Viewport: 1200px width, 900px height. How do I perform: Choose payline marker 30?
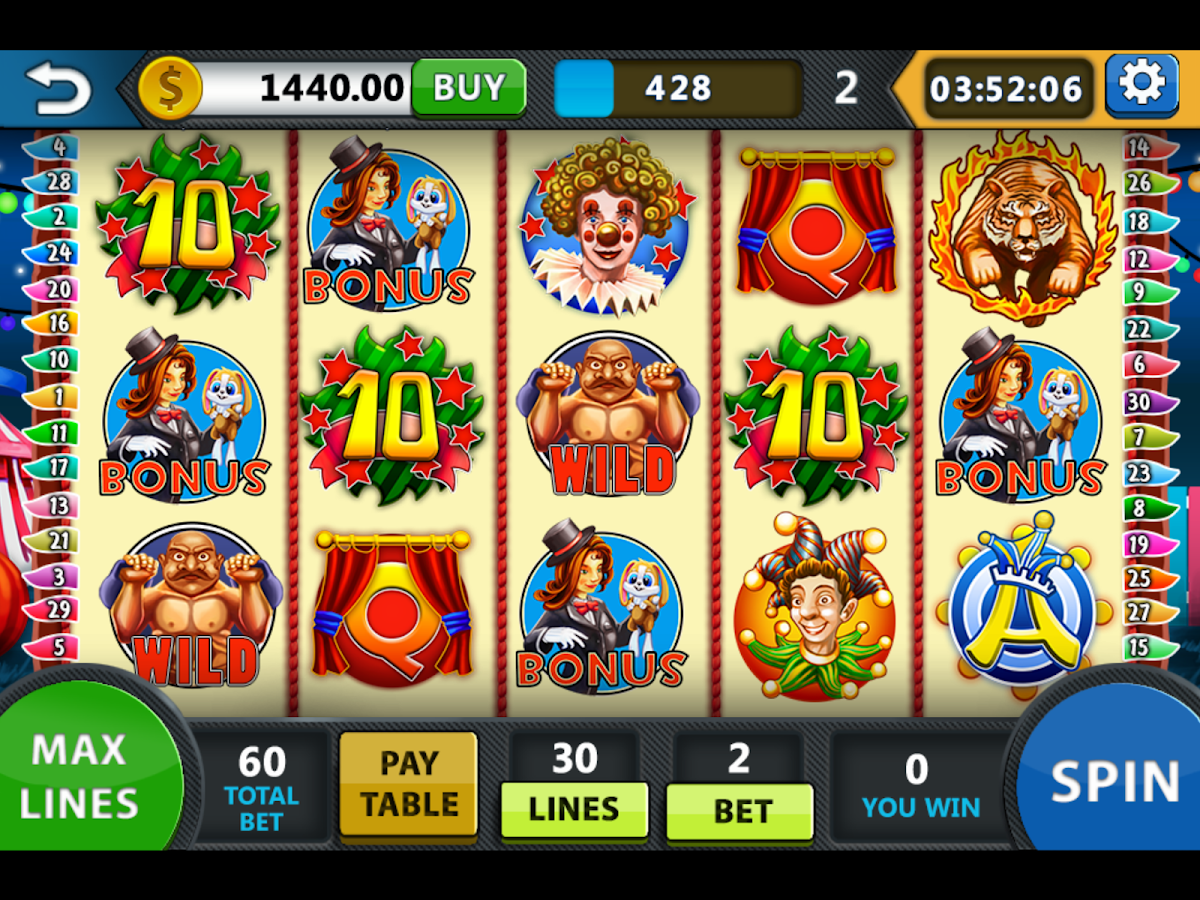pyautogui.click(x=1142, y=402)
